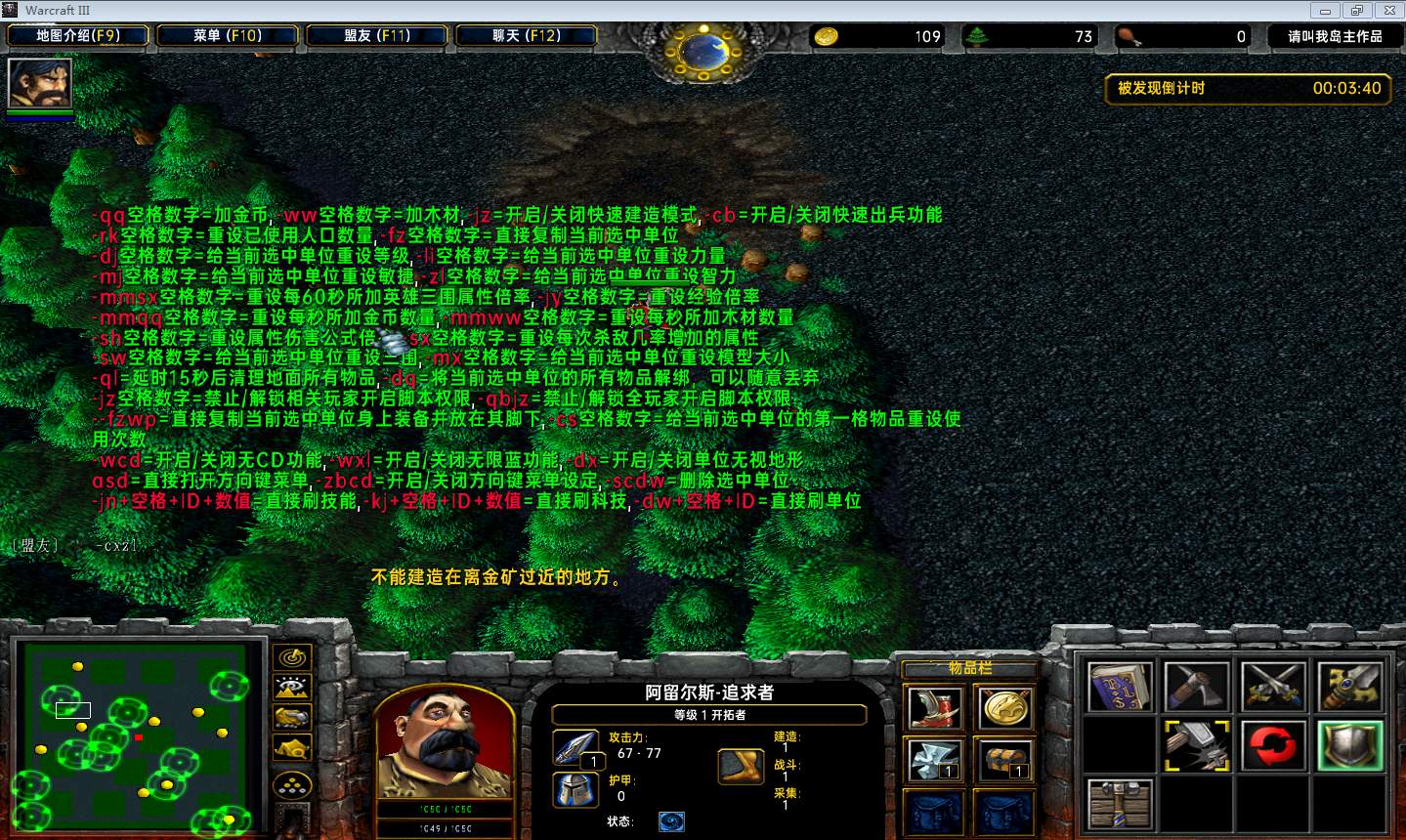The height and width of the screenshot is (840, 1406).
Task: Use the gold medallion inventory item
Action: coord(1004,707)
